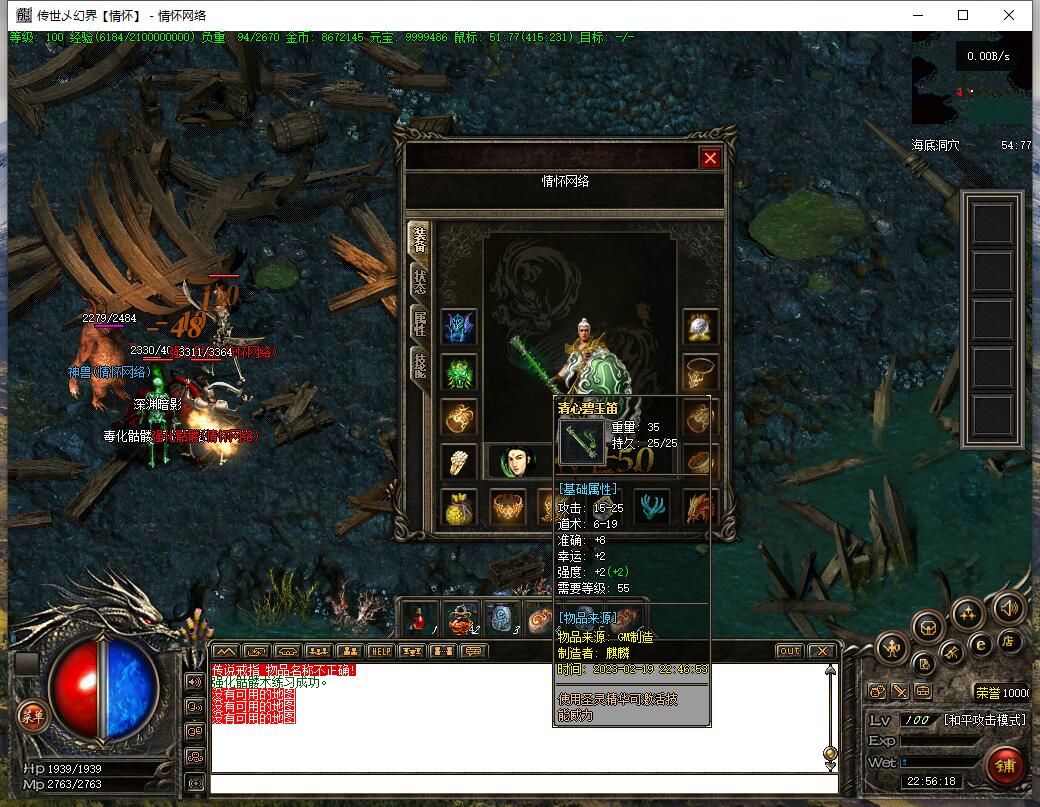Show the 技能 skills tab
The height and width of the screenshot is (807, 1040).
click(419, 365)
